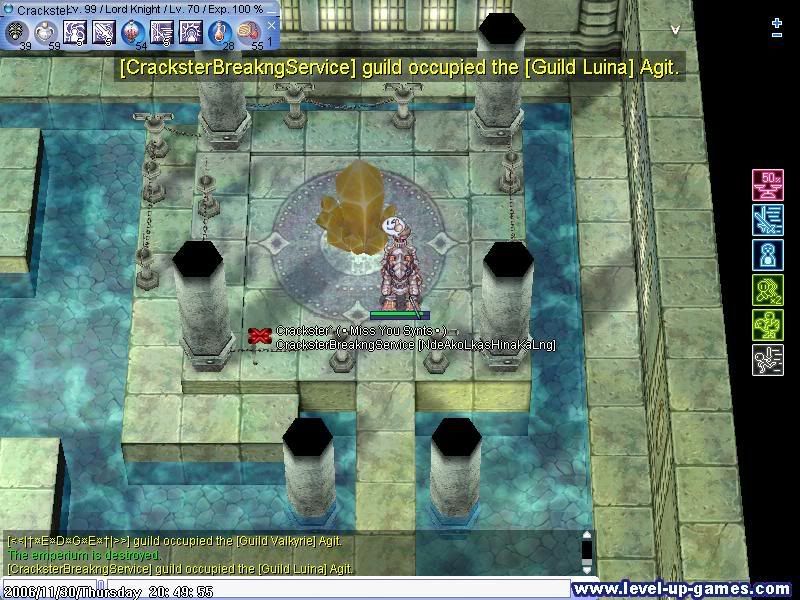Click the chat log scrollbar

pyautogui.click(x=587, y=552)
